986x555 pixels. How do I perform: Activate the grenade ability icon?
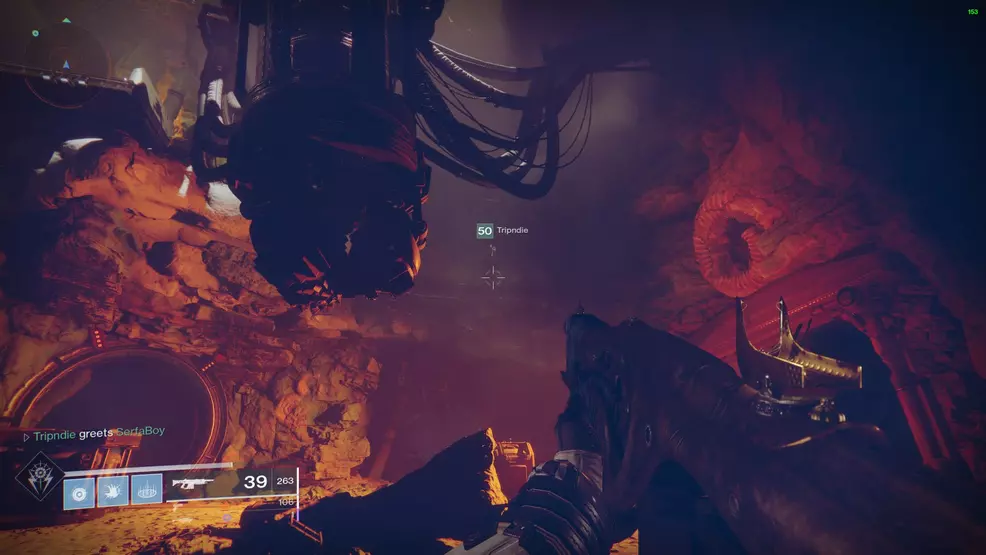coord(79,491)
